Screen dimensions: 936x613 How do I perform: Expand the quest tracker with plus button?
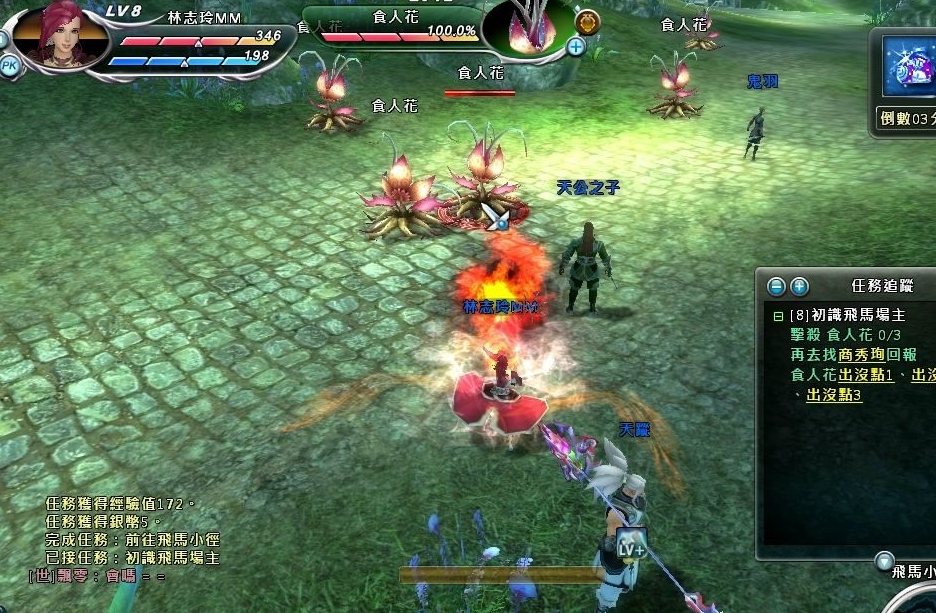tap(799, 287)
